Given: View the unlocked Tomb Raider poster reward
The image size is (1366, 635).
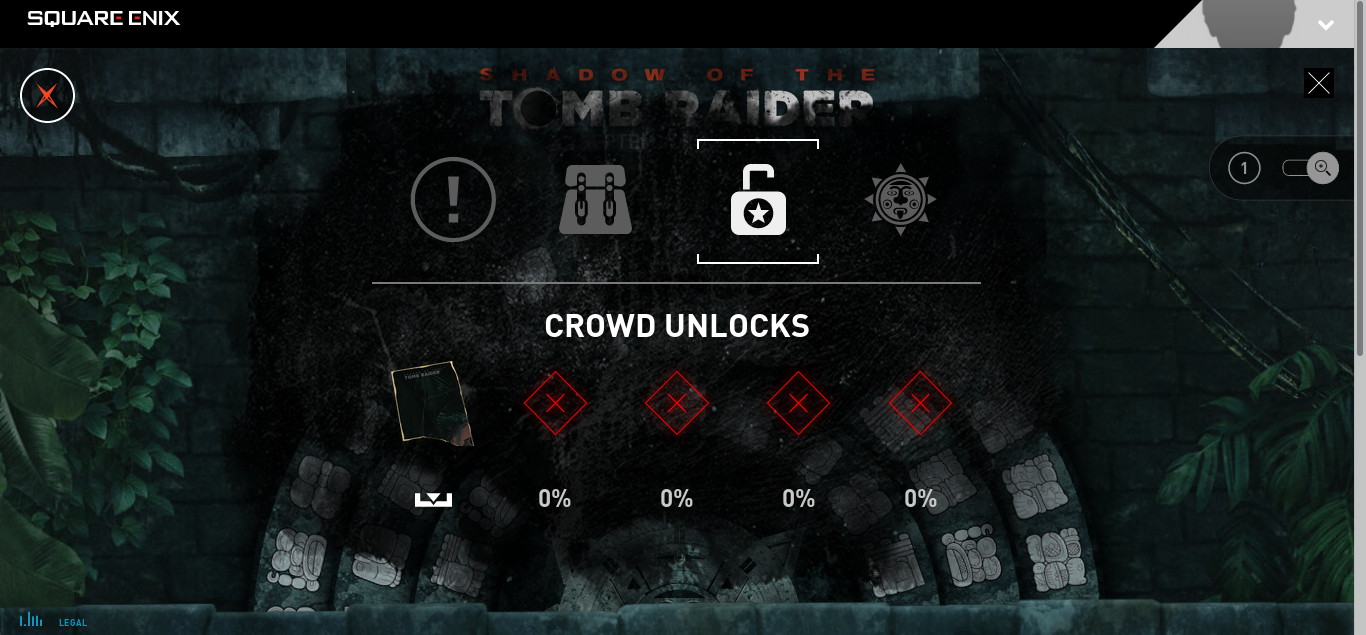Looking at the screenshot, I should pyautogui.click(x=432, y=402).
